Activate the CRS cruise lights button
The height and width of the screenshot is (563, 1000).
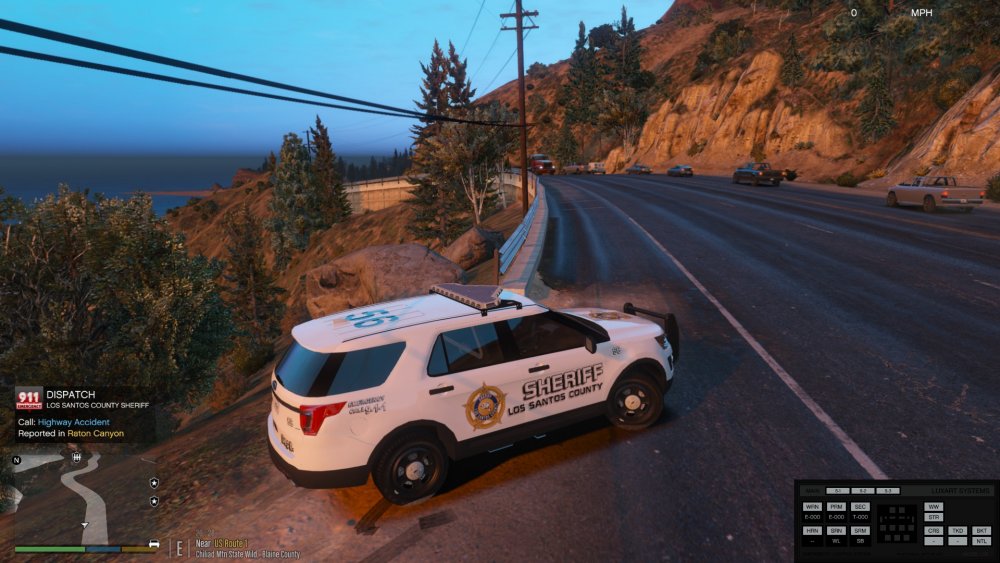point(934,530)
